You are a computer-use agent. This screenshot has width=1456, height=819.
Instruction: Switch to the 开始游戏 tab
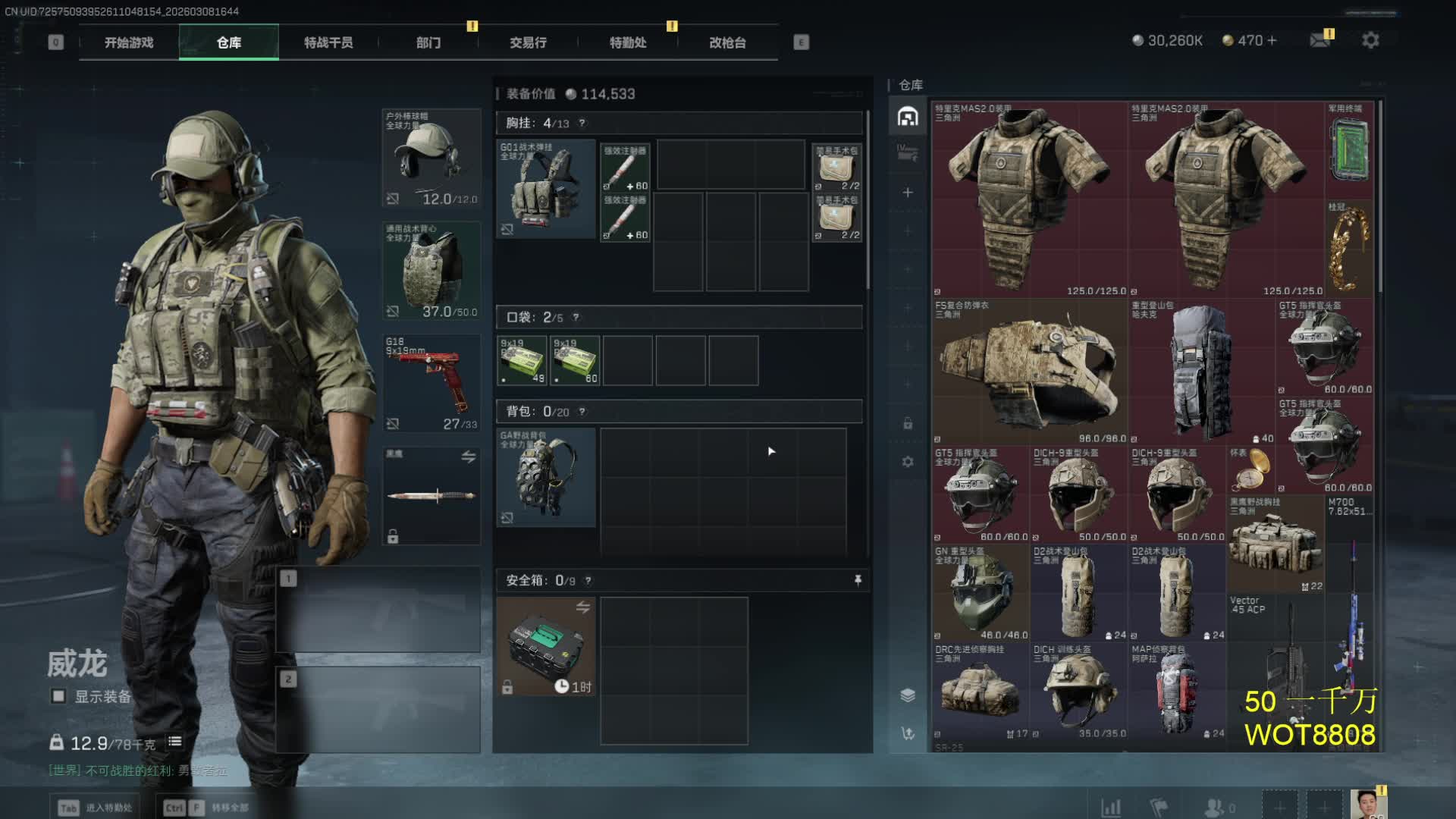pyautogui.click(x=129, y=42)
